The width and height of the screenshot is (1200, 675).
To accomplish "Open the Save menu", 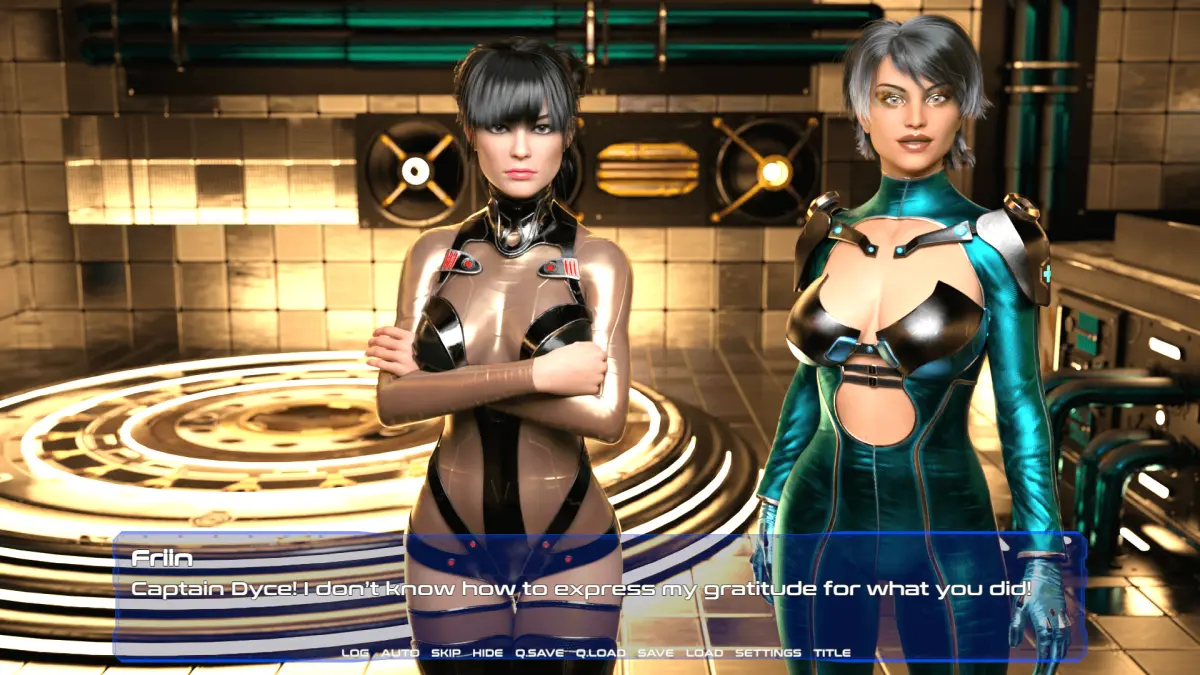I will pyautogui.click(x=655, y=653).
